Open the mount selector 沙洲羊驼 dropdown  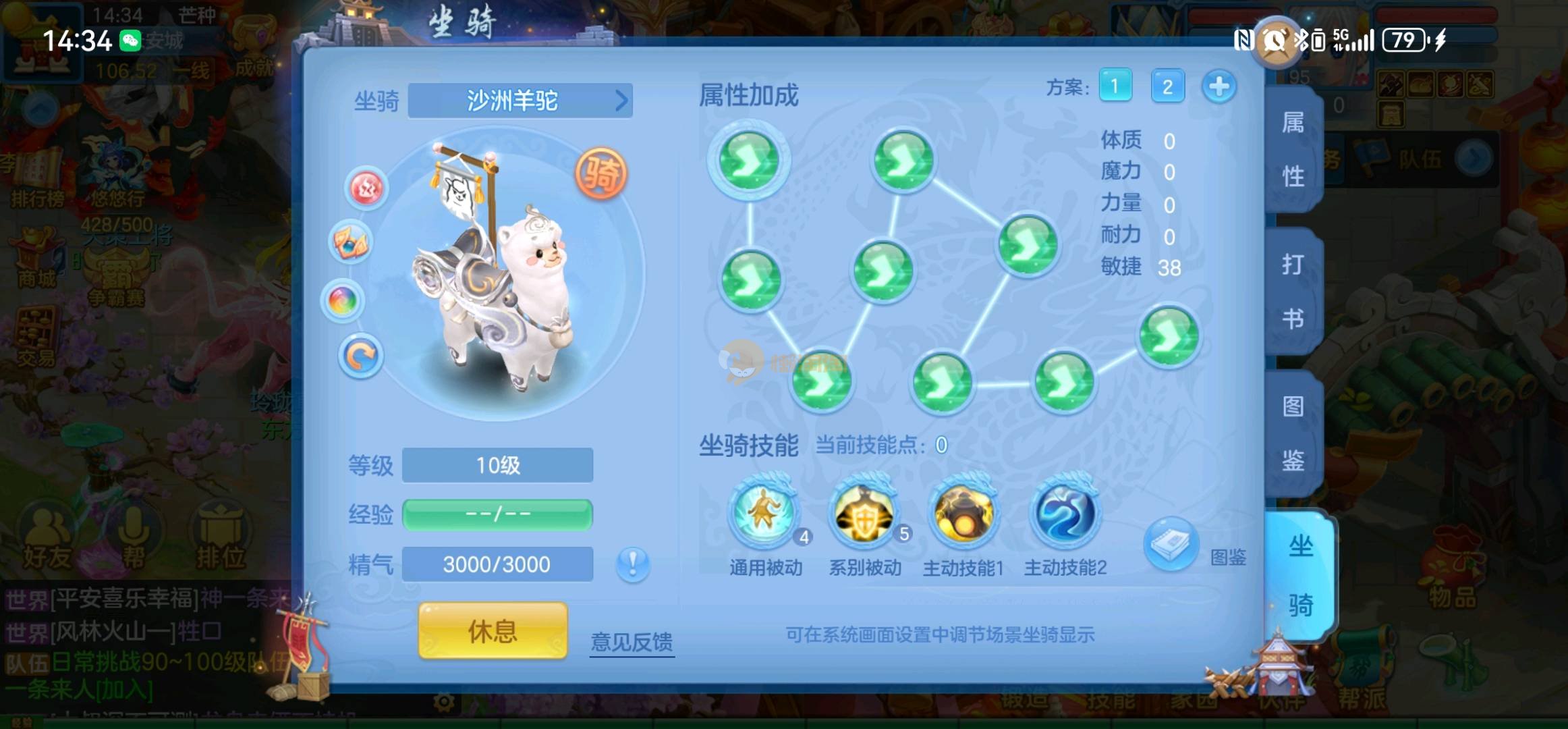tap(520, 101)
